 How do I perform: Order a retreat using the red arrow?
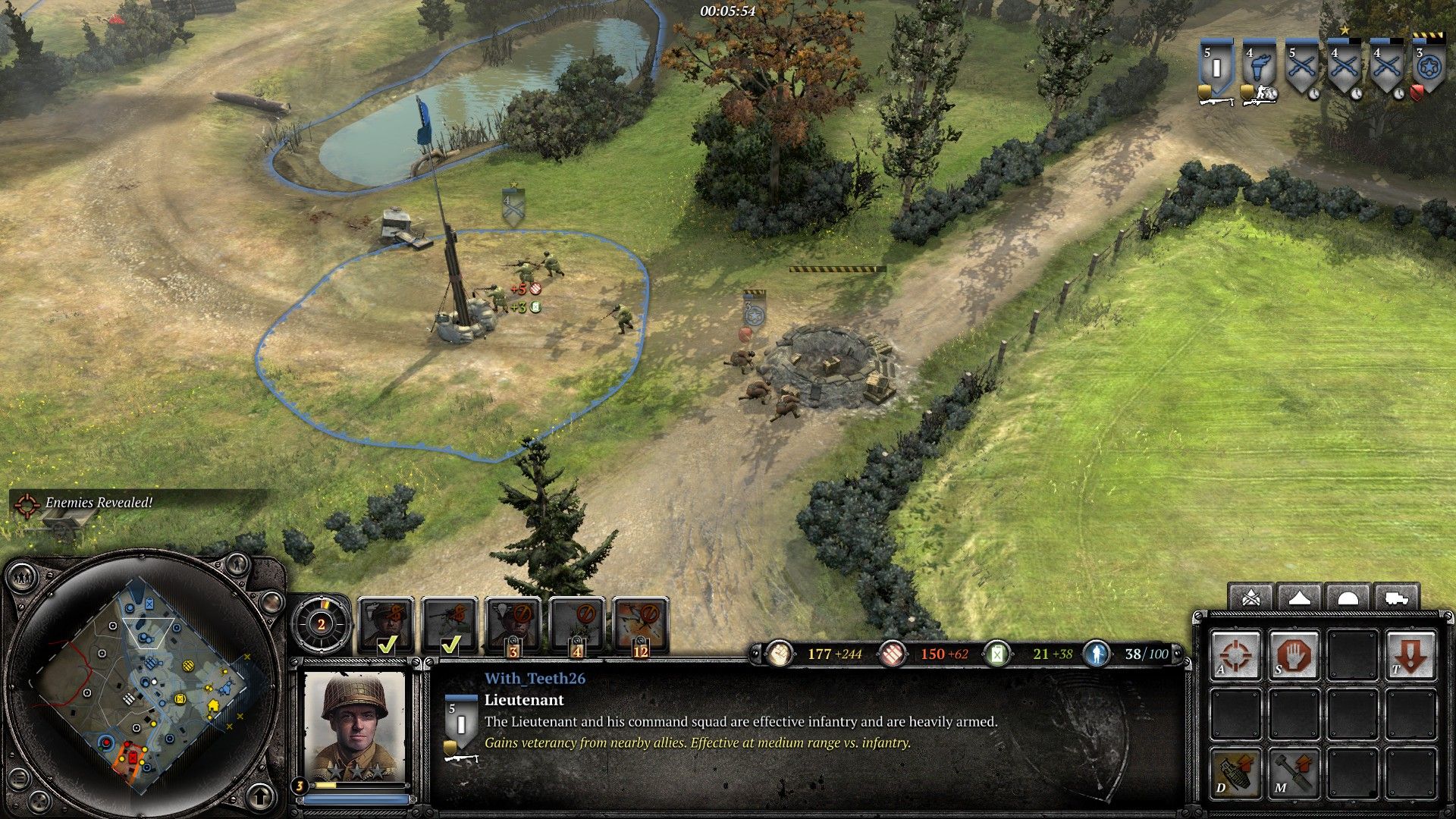pos(1410,654)
